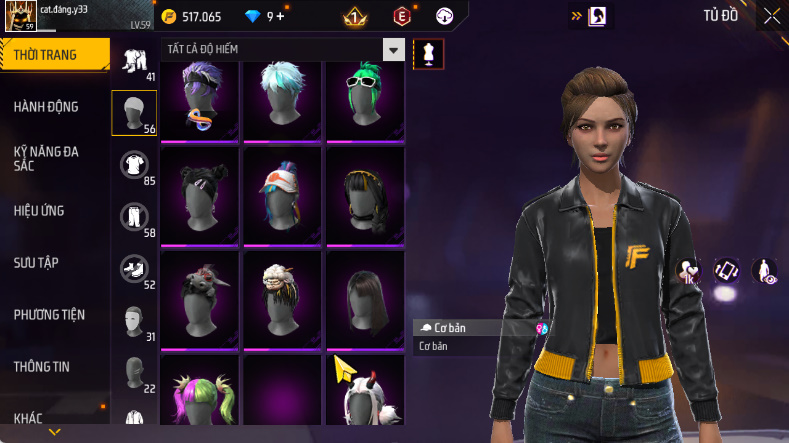Open the Phương Tiện category
Image resolution: width=789 pixels, height=443 pixels.
pos(49,315)
